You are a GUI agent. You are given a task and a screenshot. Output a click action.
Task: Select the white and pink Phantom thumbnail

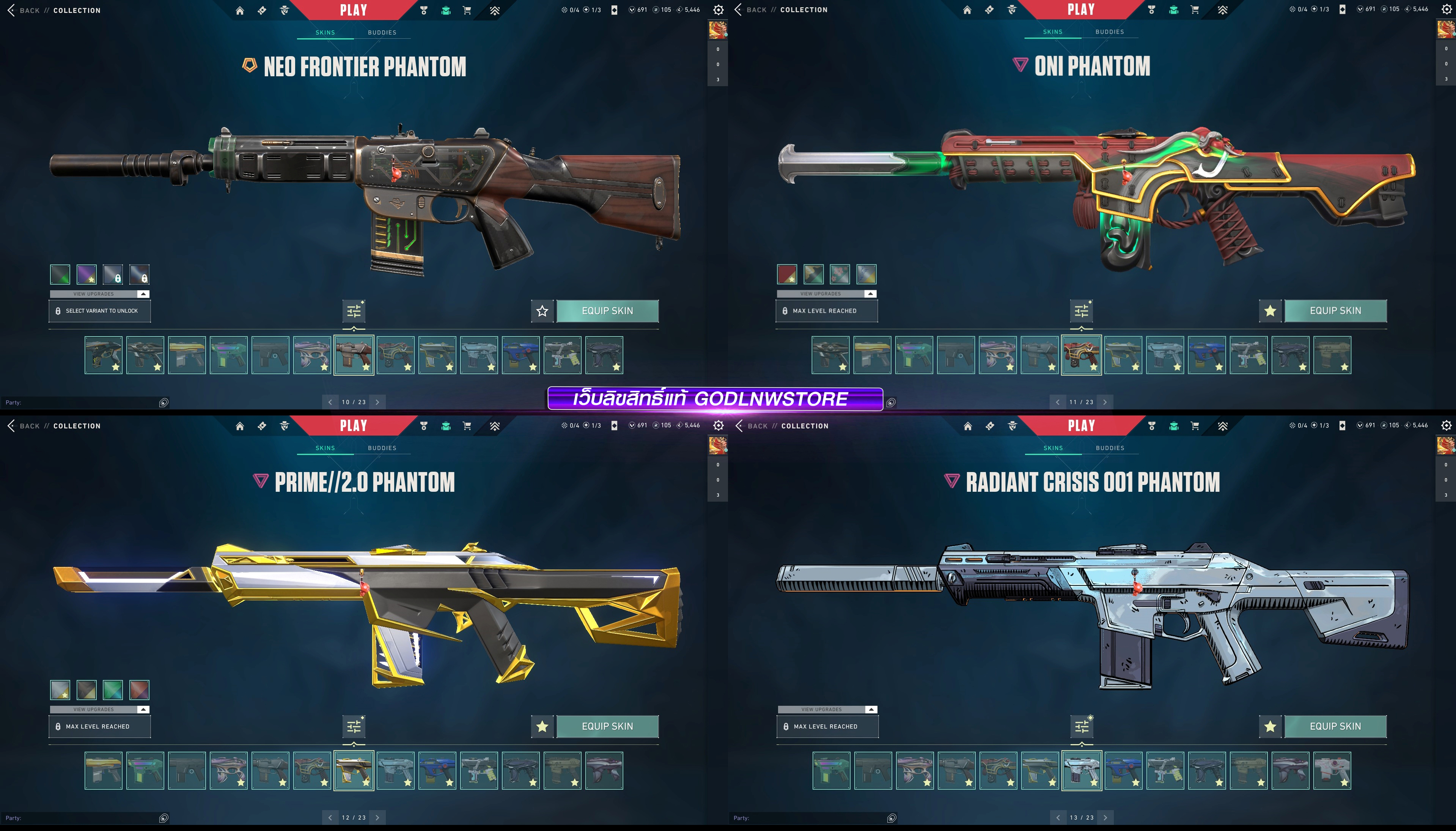pyautogui.click(x=1332, y=771)
